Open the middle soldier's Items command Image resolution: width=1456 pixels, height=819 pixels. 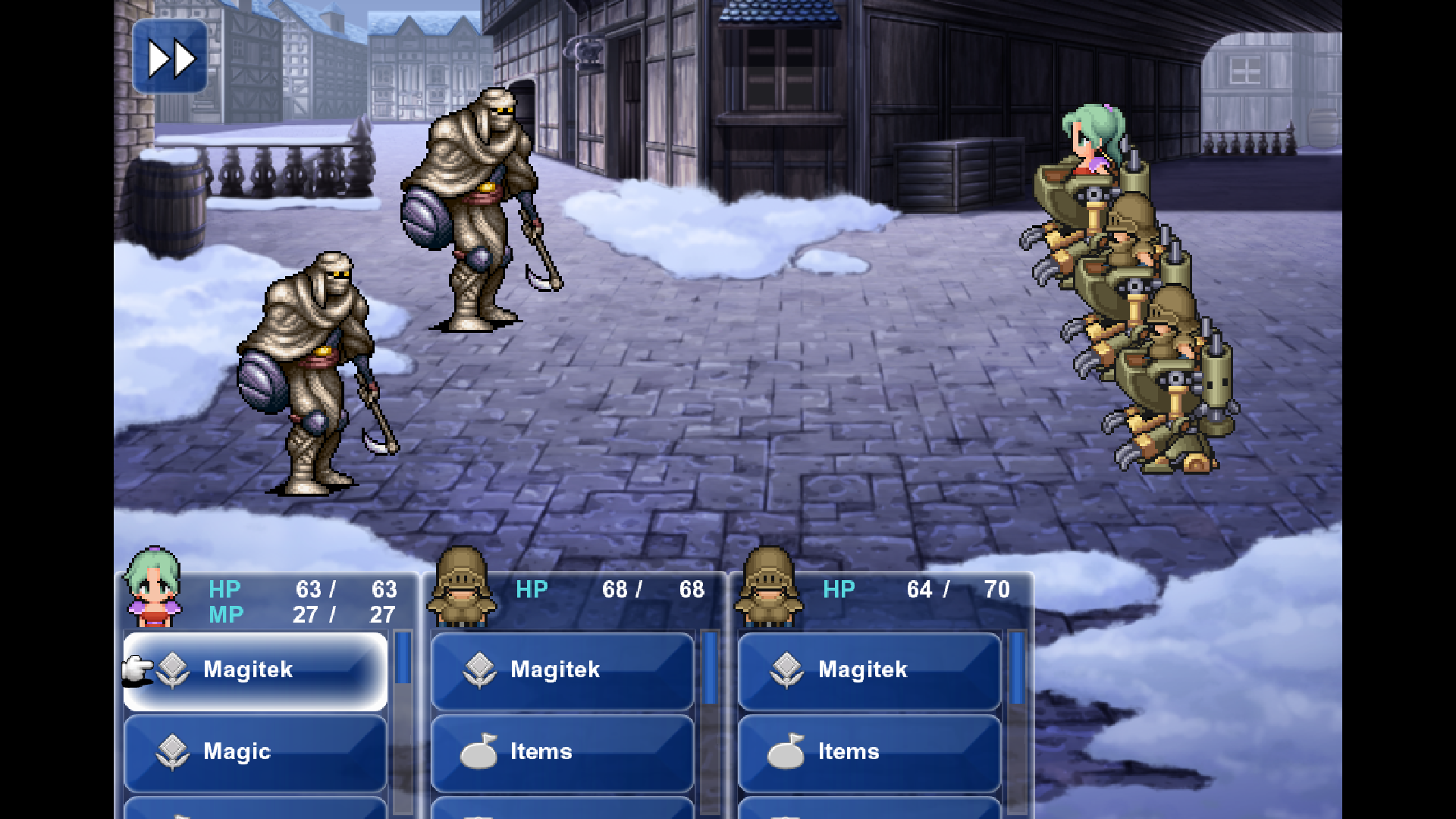pos(563,752)
